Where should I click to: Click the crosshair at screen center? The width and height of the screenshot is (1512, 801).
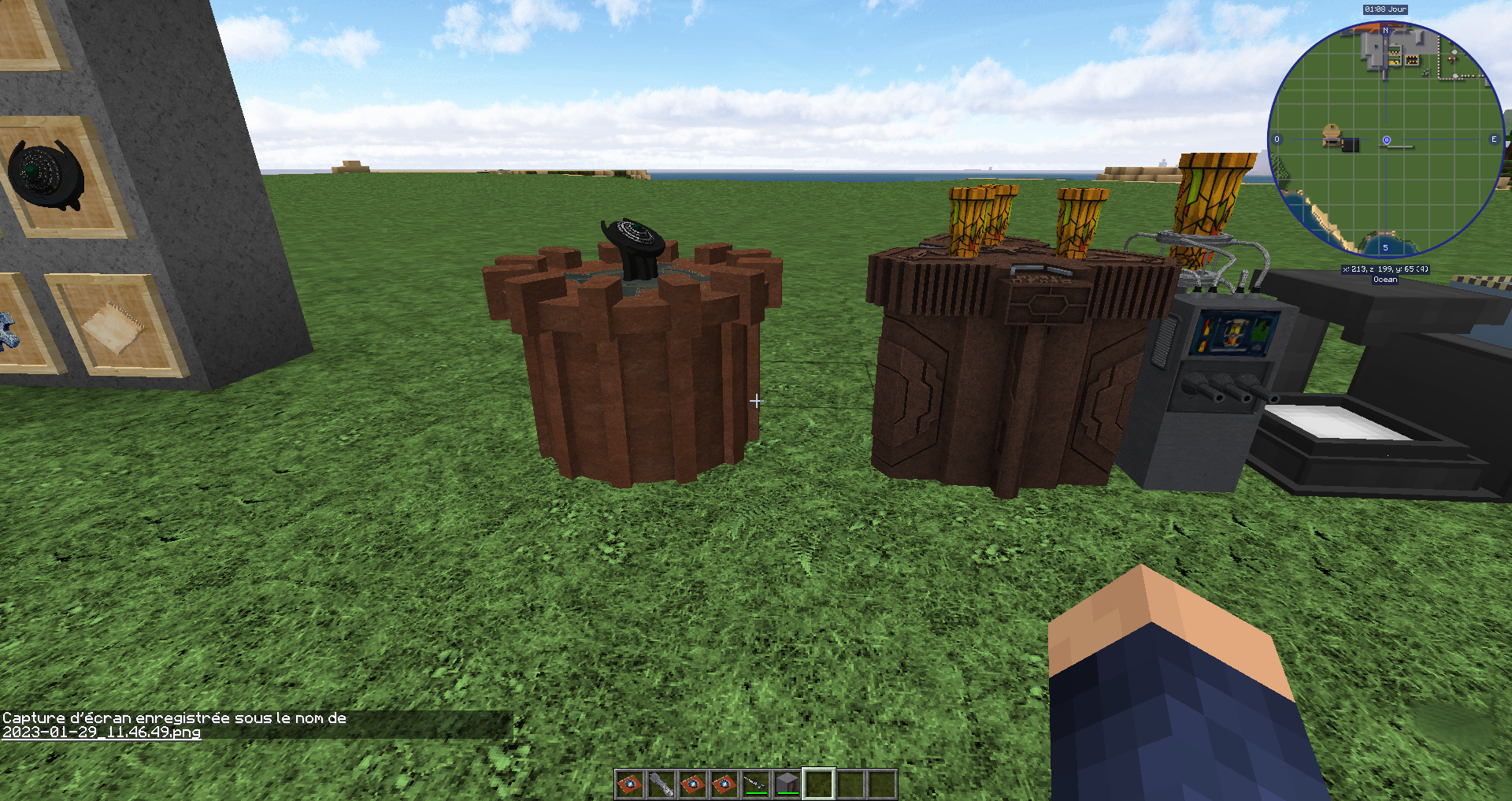756,401
